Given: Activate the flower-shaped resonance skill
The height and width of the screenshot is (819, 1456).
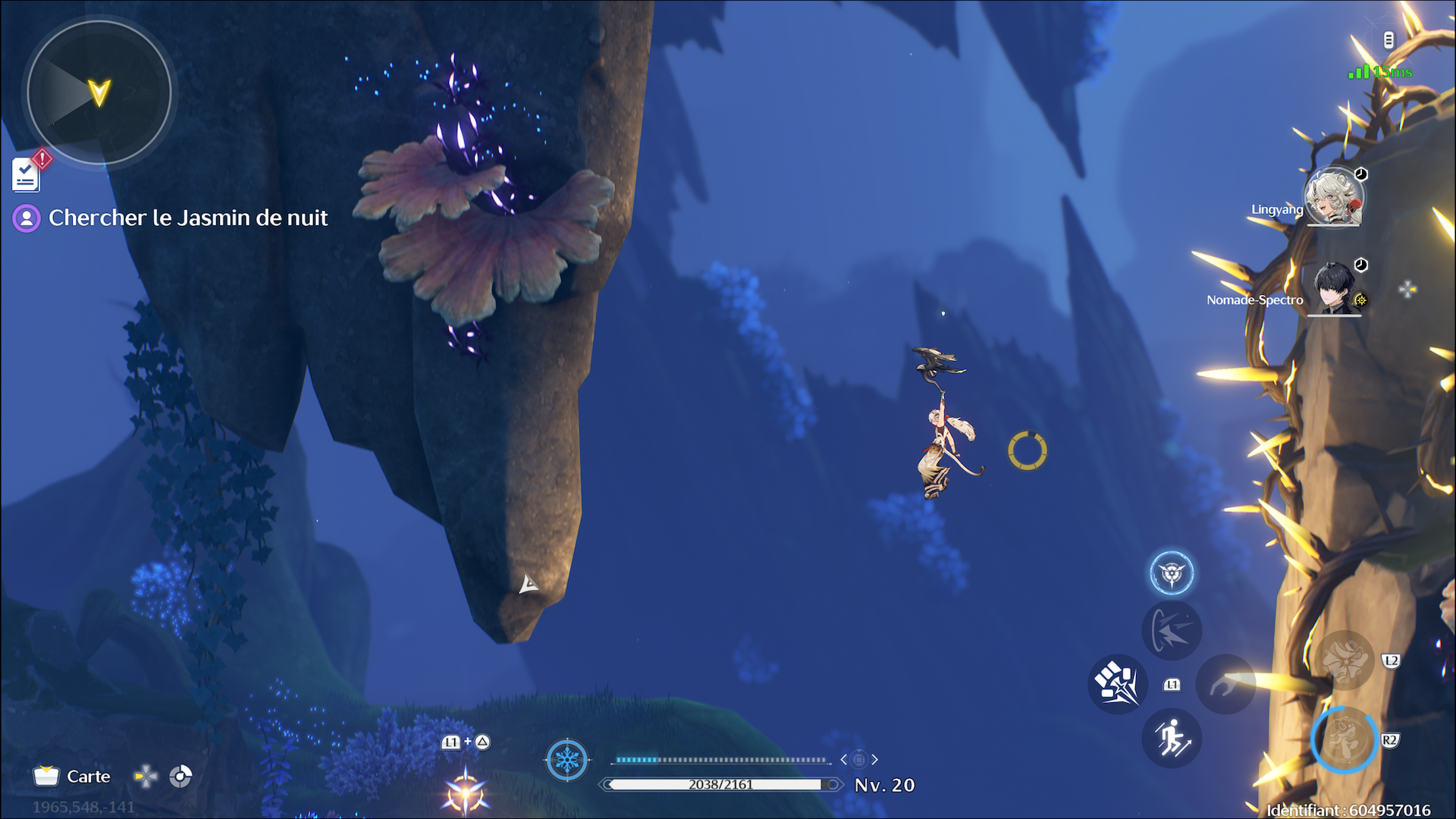Looking at the screenshot, I should [1345, 660].
